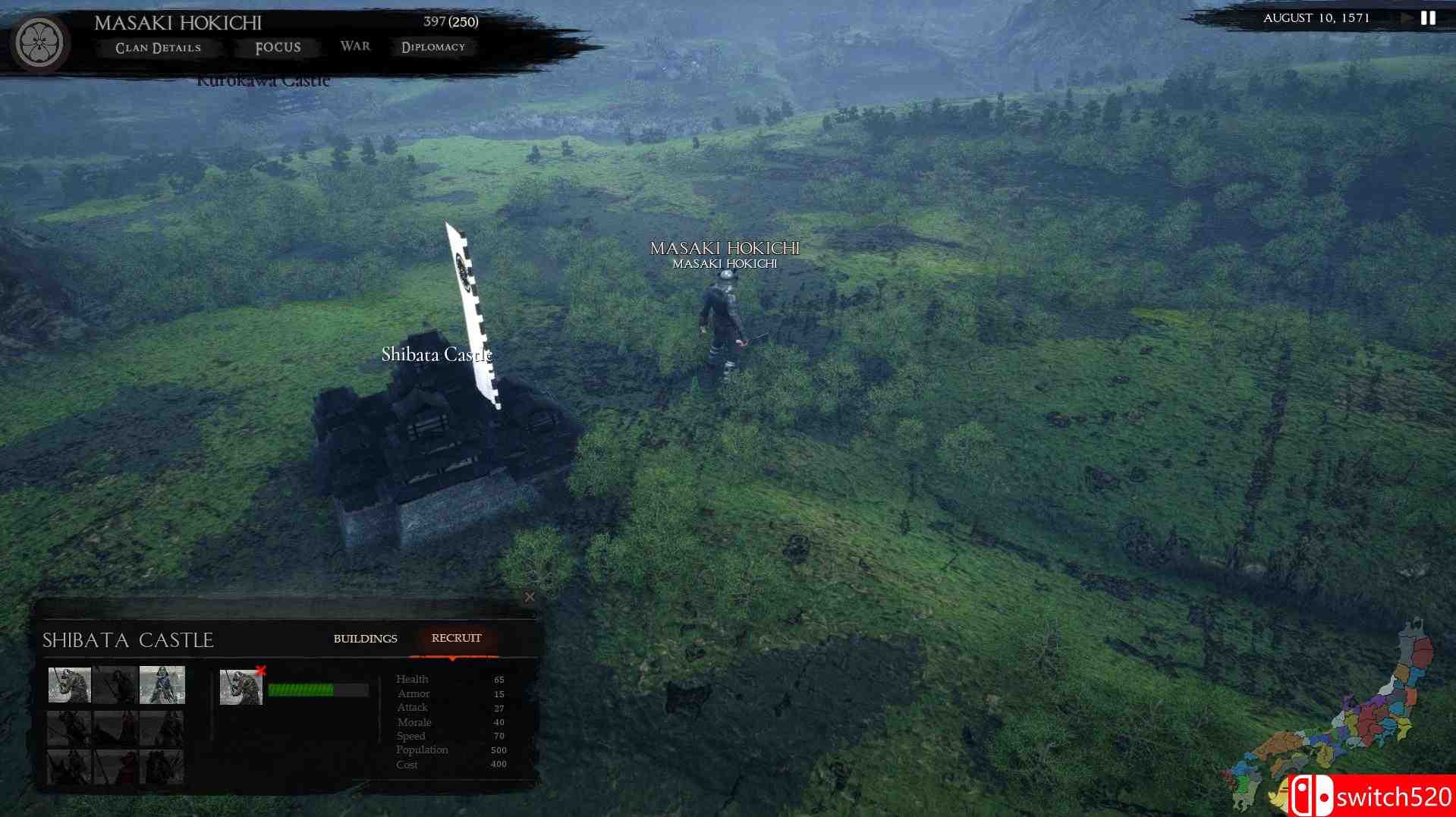
Task: Pause the game with the pause icon
Action: point(1428,18)
